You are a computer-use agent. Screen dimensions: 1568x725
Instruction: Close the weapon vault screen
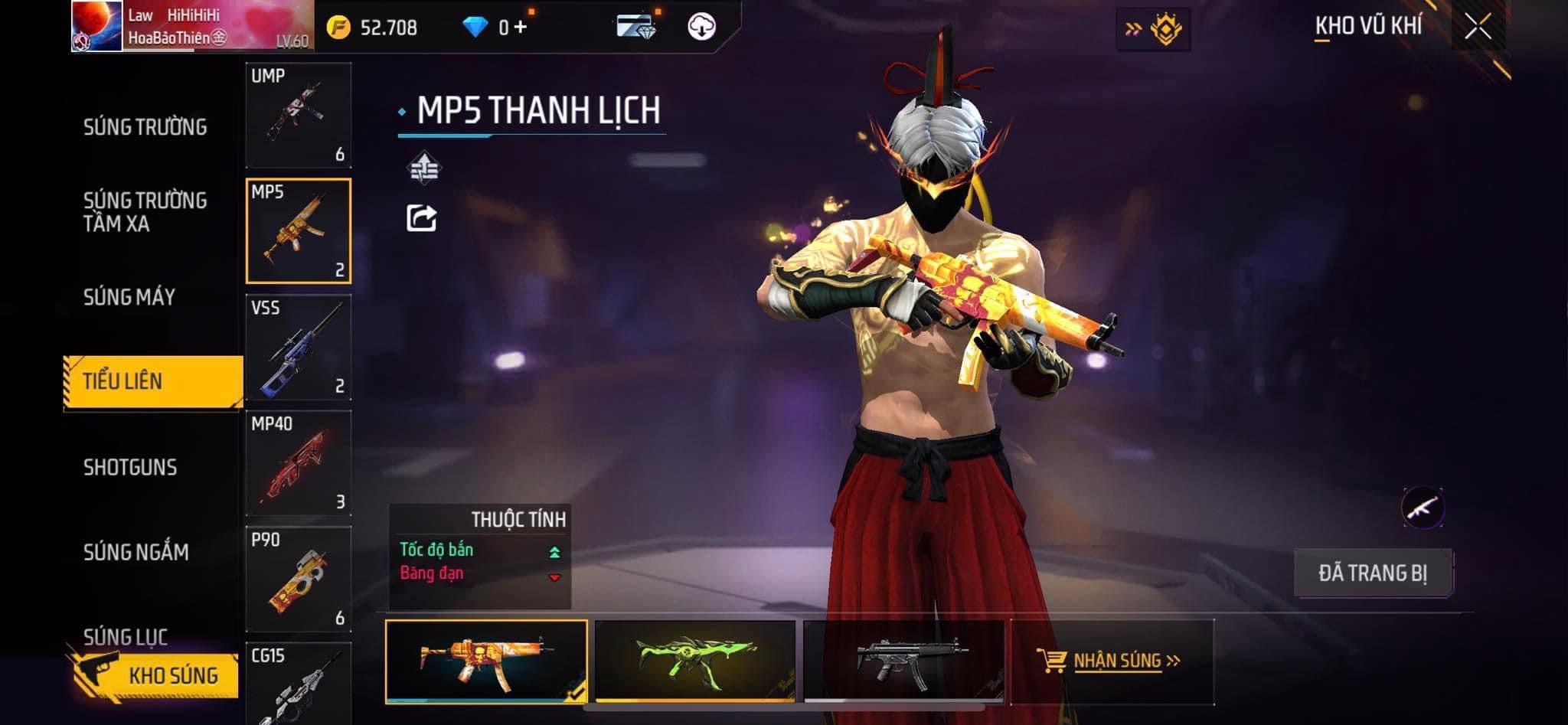(x=1478, y=27)
